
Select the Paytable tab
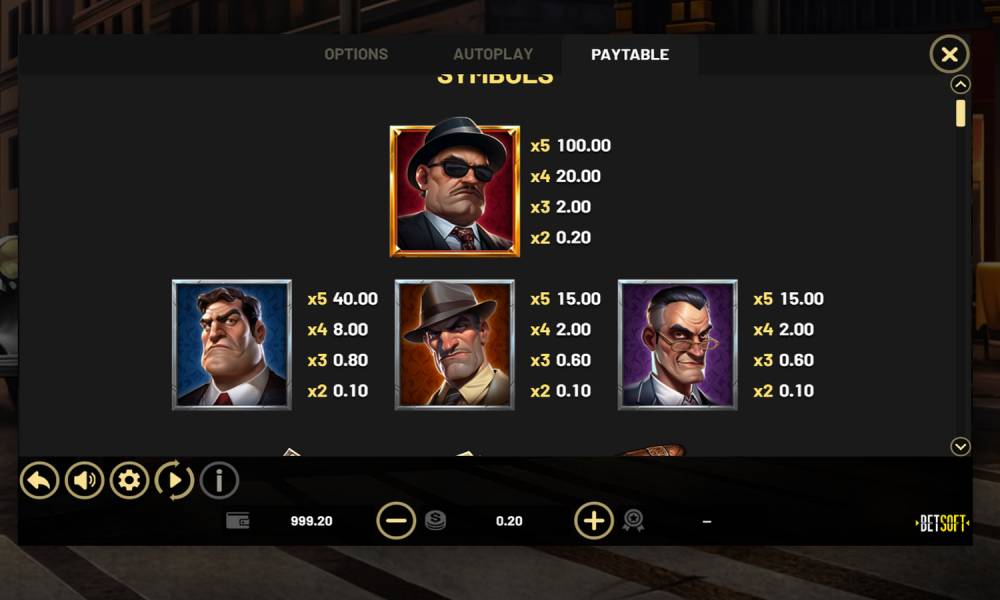pyautogui.click(x=630, y=55)
